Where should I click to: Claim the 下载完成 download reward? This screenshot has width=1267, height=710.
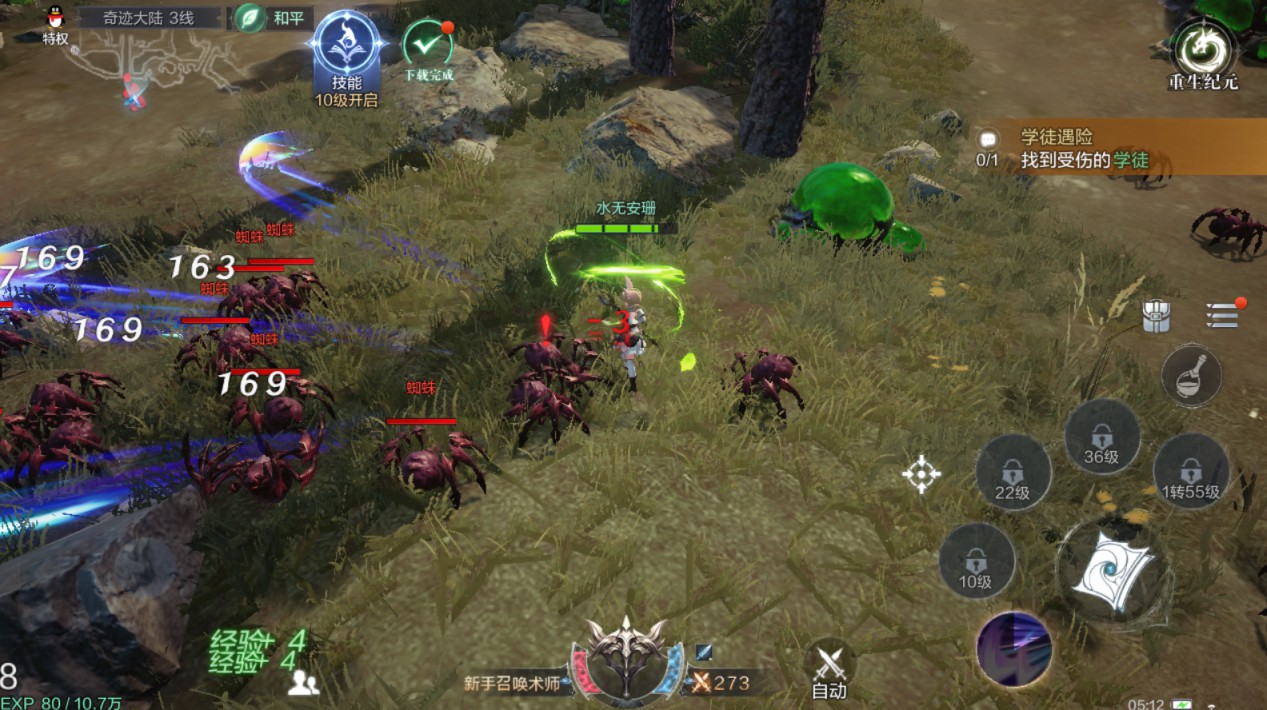[428, 48]
